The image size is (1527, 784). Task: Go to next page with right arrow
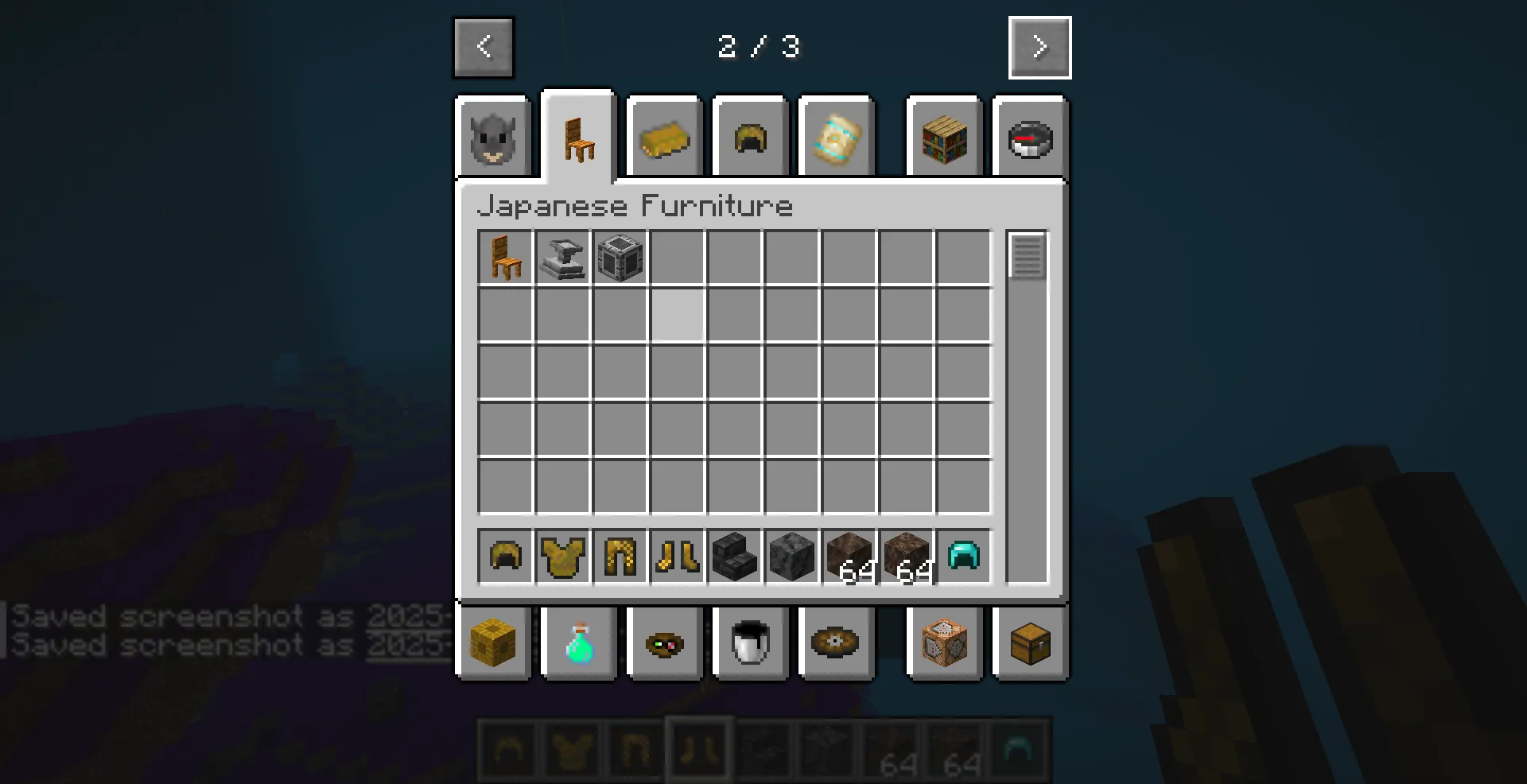point(1039,47)
